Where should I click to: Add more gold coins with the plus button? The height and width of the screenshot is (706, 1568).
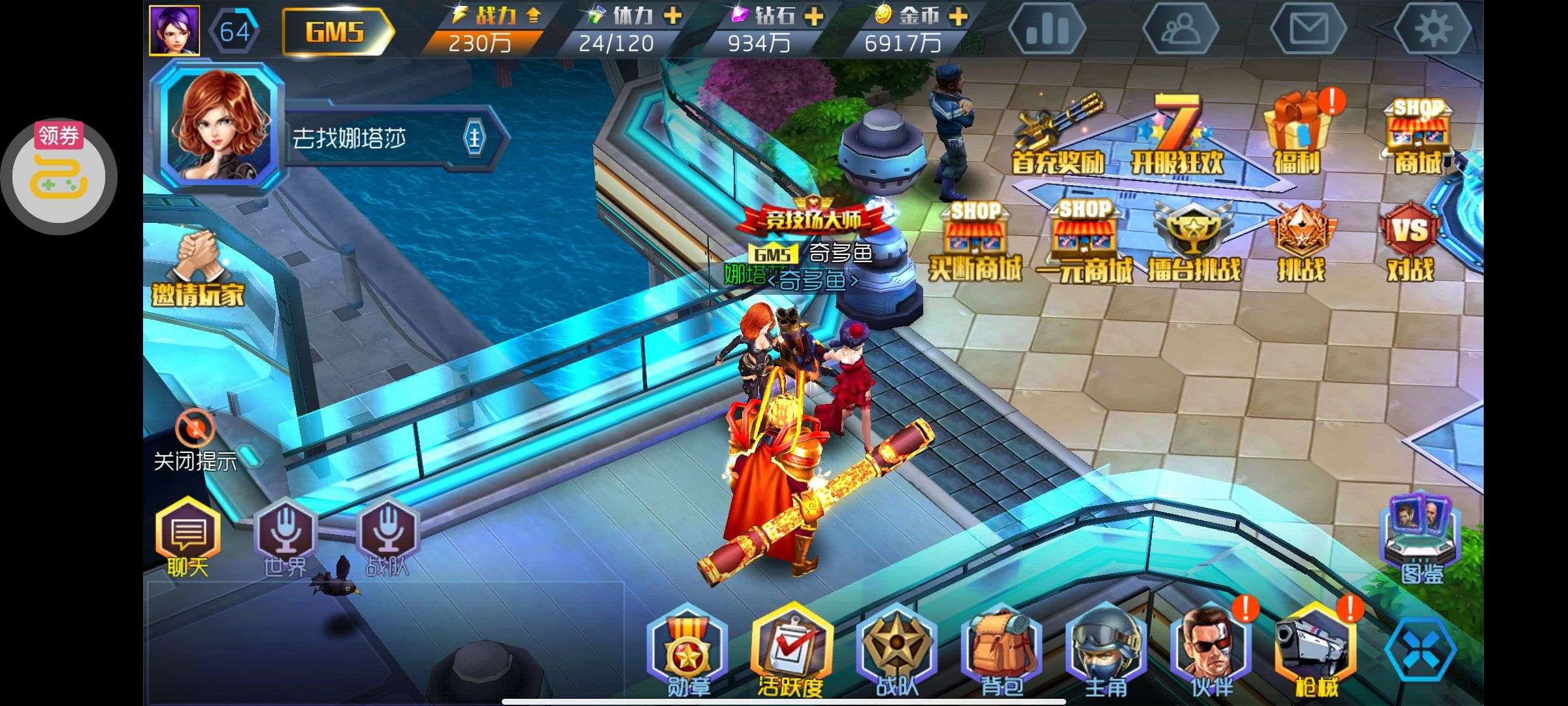[x=958, y=16]
